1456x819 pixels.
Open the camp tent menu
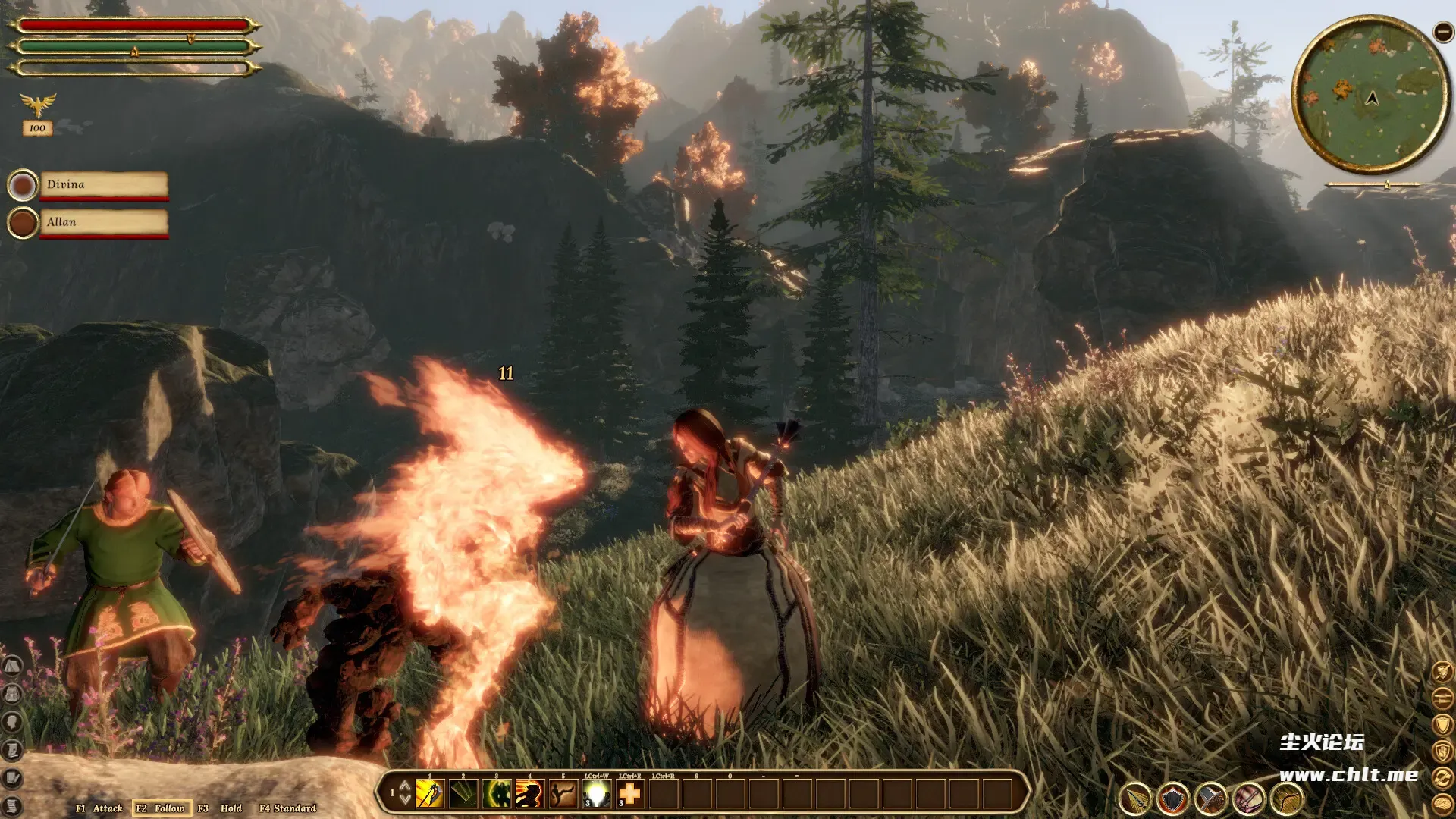pos(11,667)
